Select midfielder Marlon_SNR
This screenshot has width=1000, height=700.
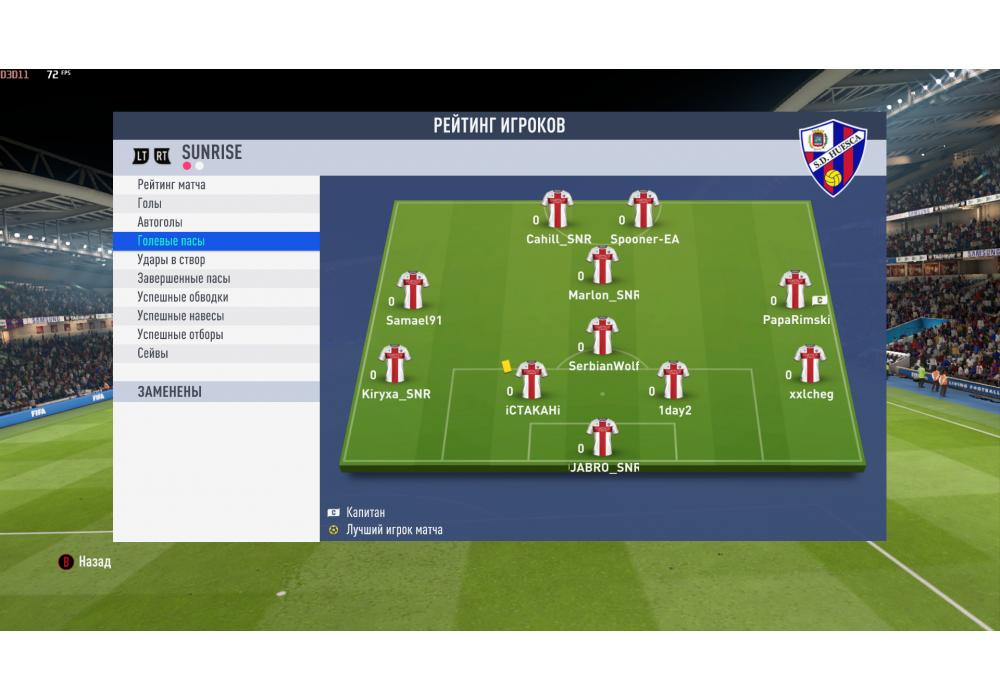click(x=602, y=267)
